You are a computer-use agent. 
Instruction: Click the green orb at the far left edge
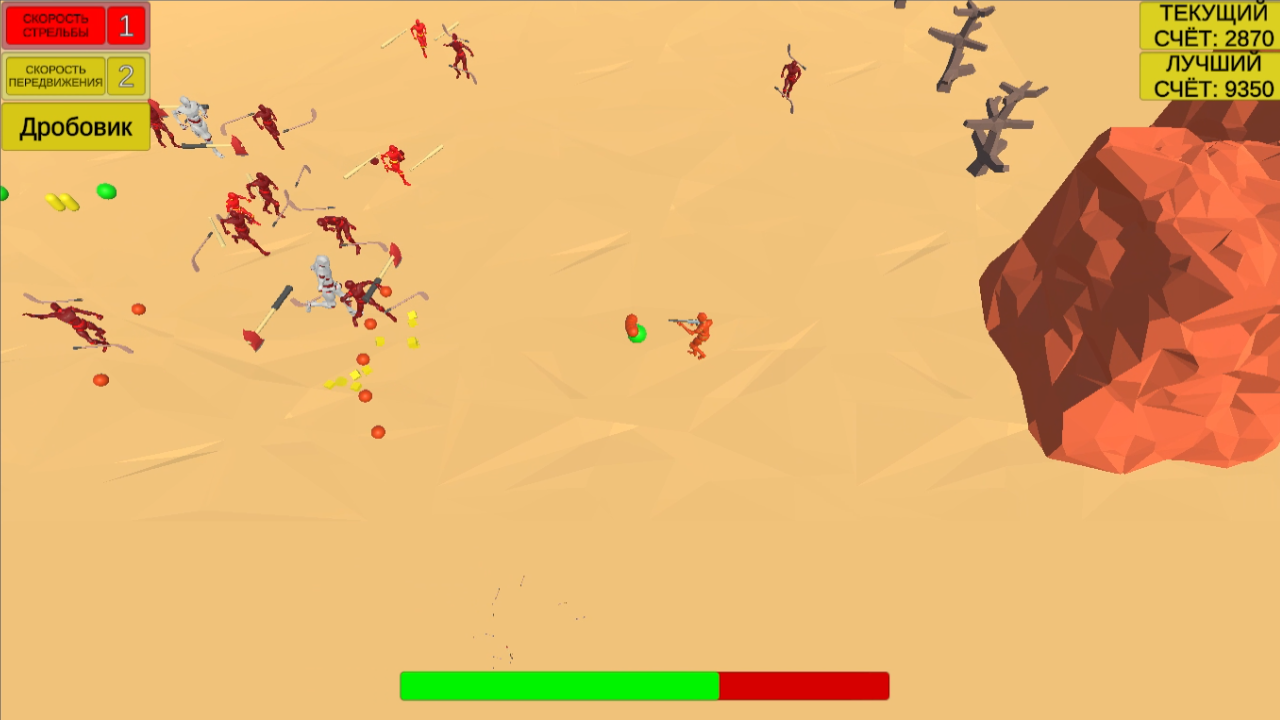pyautogui.click(x=4, y=192)
